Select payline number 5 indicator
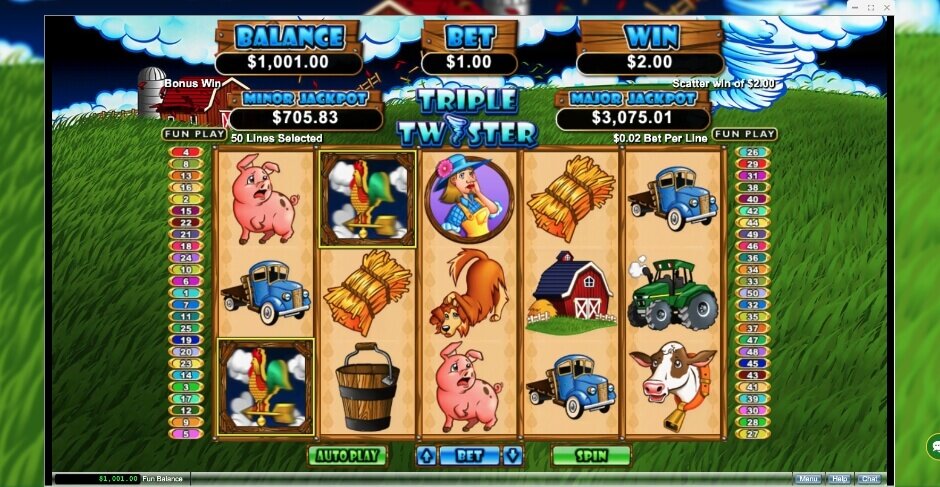The height and width of the screenshot is (487, 940). (x=187, y=434)
